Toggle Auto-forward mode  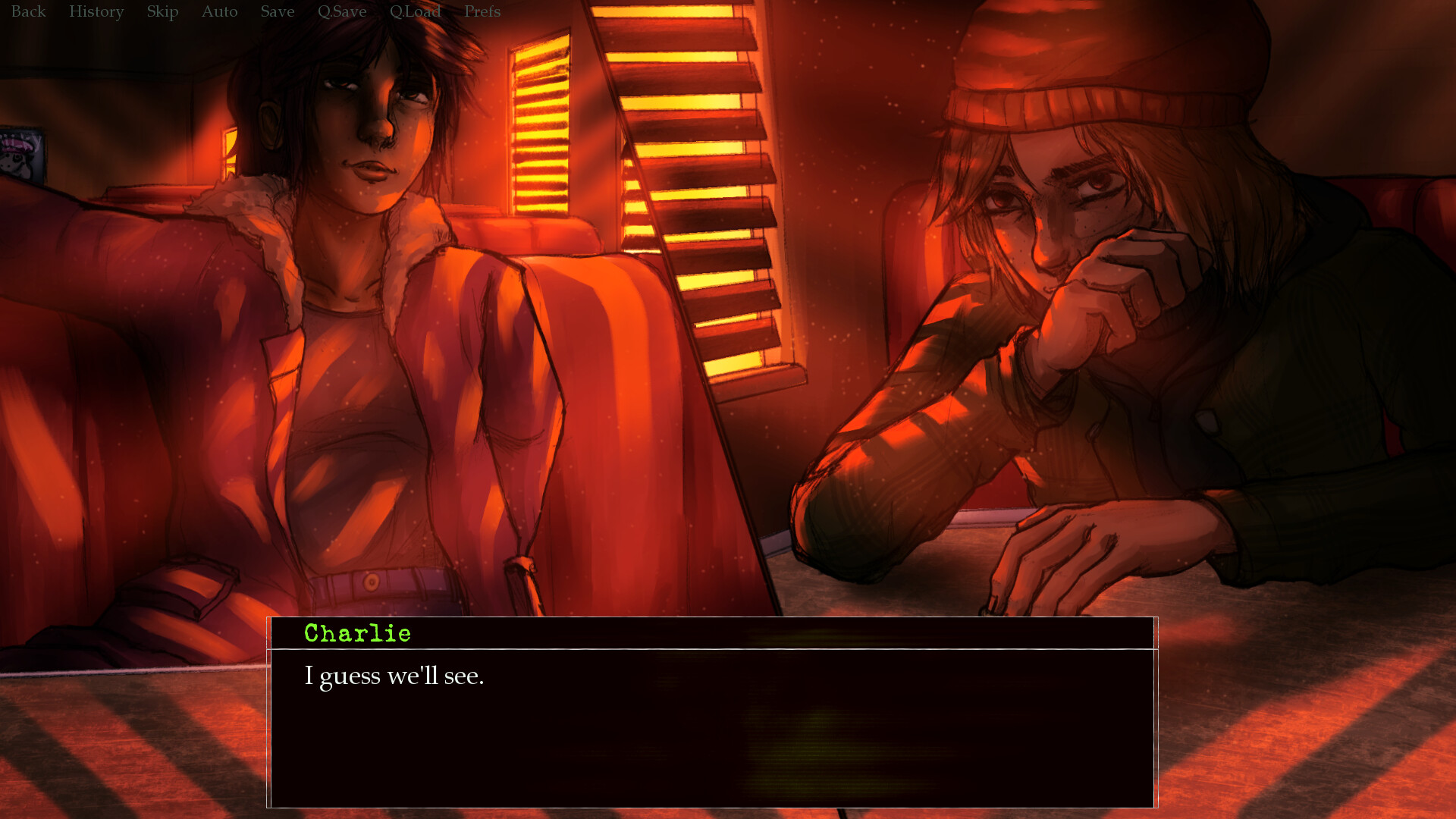pyautogui.click(x=218, y=11)
